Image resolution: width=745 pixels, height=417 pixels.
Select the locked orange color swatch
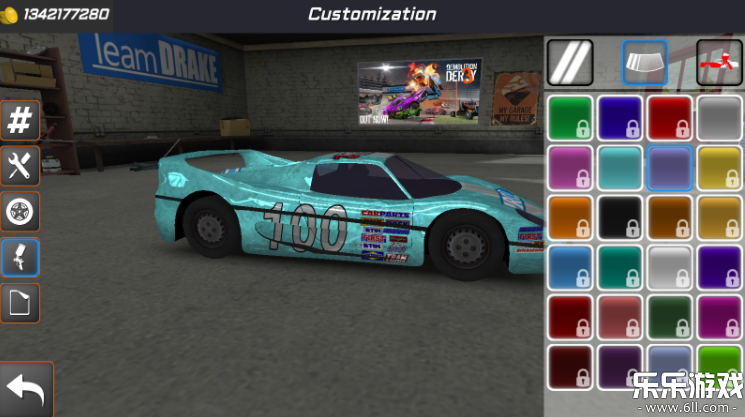570,217
